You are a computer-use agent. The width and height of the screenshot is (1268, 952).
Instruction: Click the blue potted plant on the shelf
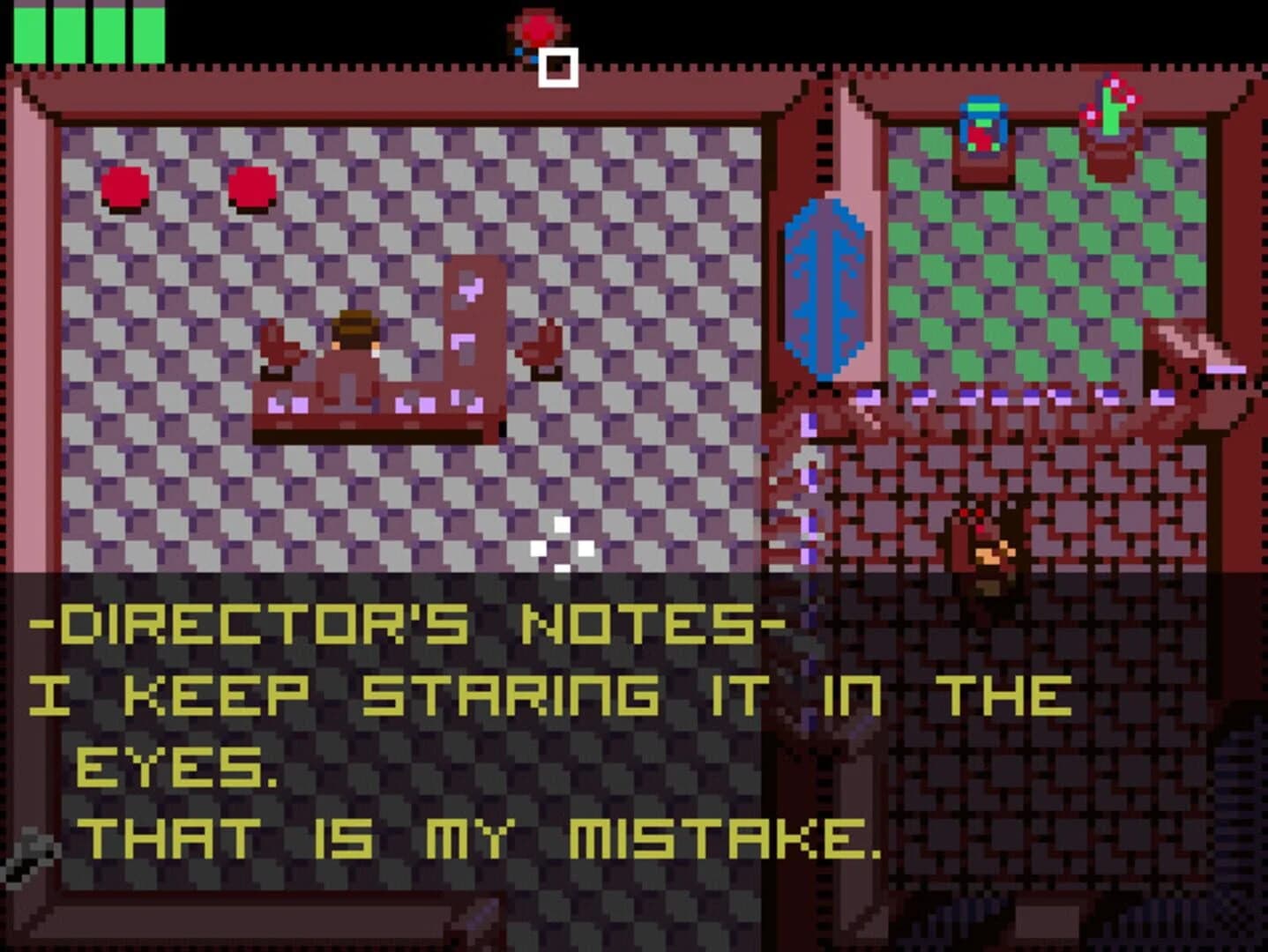click(x=984, y=128)
